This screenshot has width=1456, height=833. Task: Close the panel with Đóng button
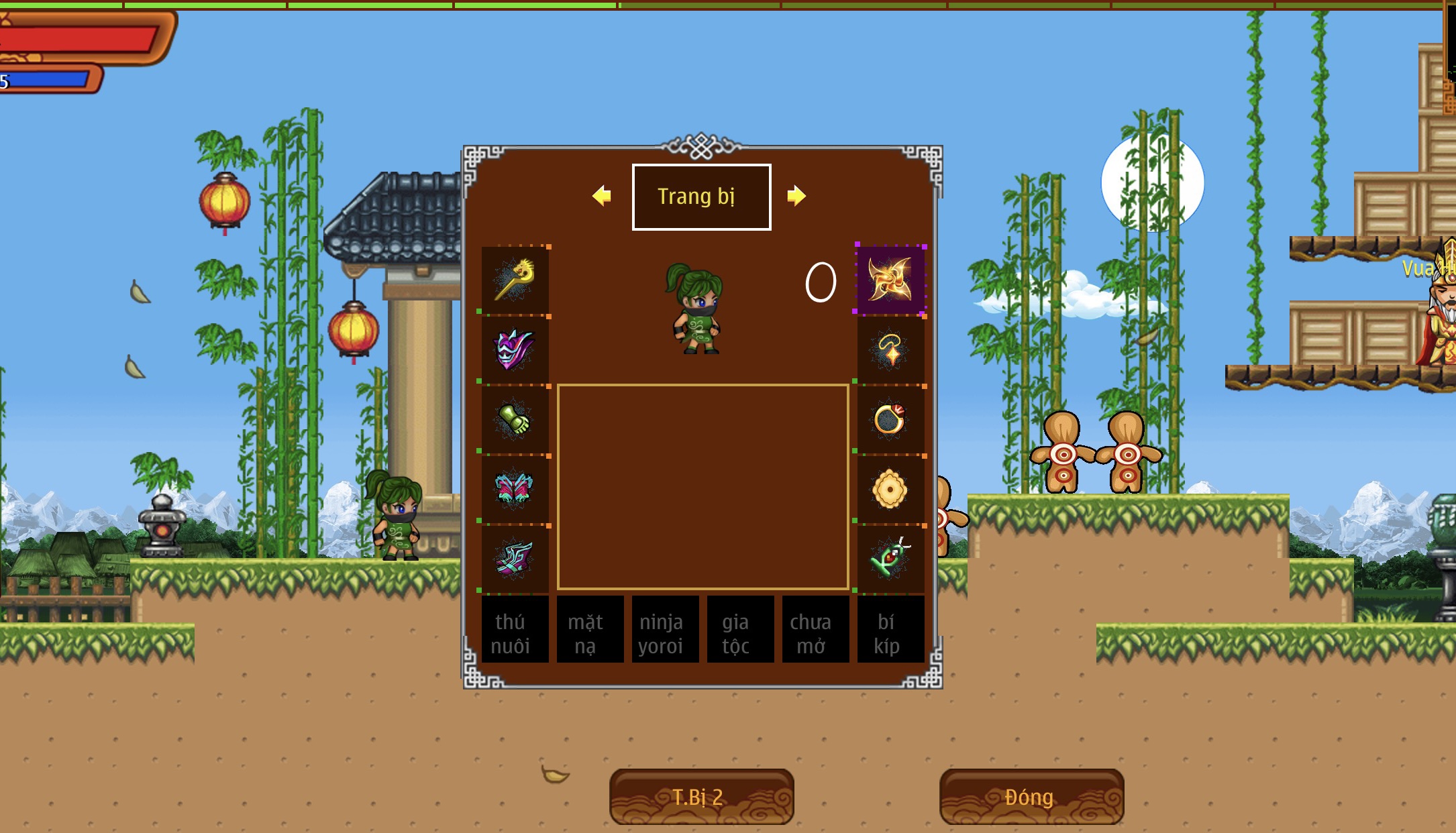coord(1031,797)
